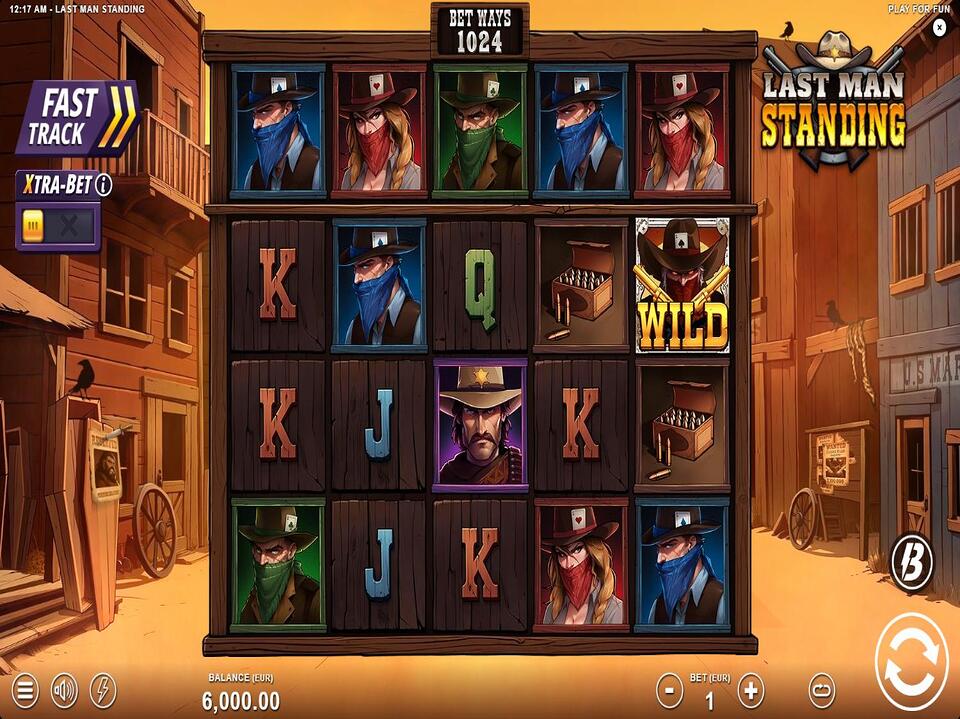This screenshot has height=719, width=960.
Task: Toggle the Xtra-Bet switch
Action: coord(57,226)
